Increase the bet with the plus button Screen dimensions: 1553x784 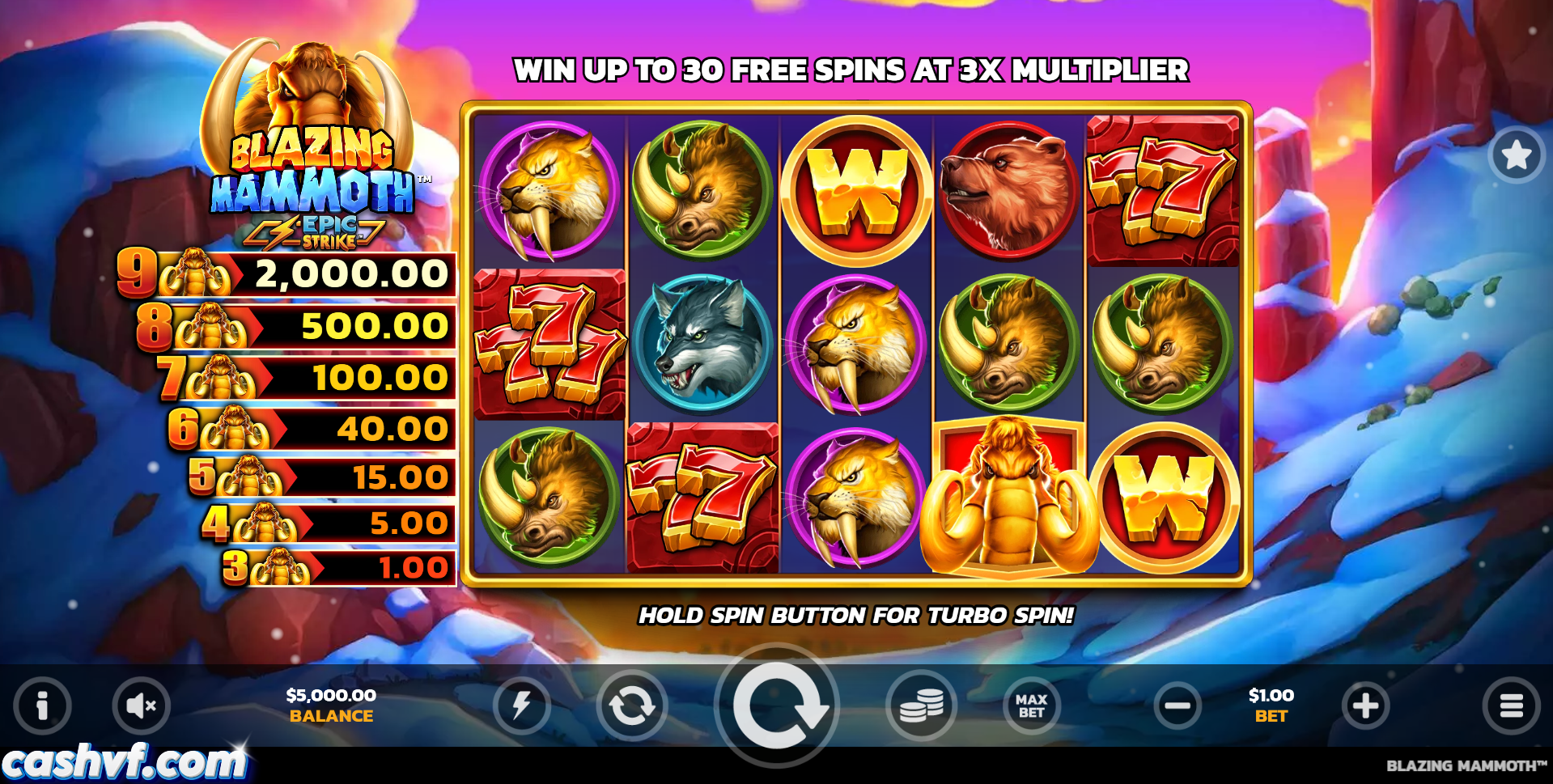tap(1365, 706)
